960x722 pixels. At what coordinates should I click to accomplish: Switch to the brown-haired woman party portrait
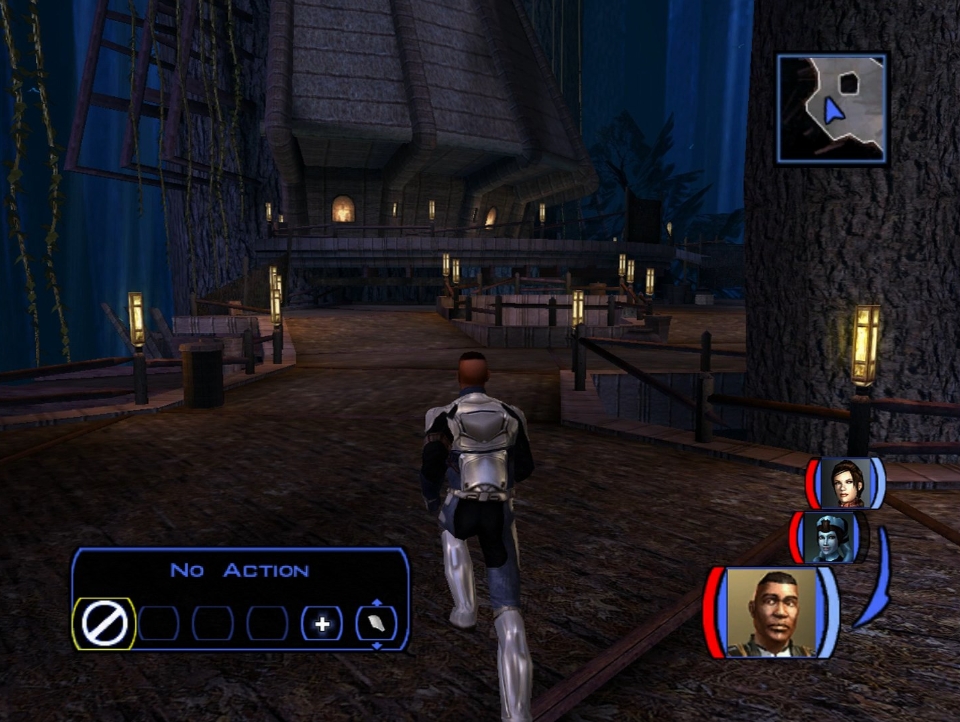click(x=845, y=483)
